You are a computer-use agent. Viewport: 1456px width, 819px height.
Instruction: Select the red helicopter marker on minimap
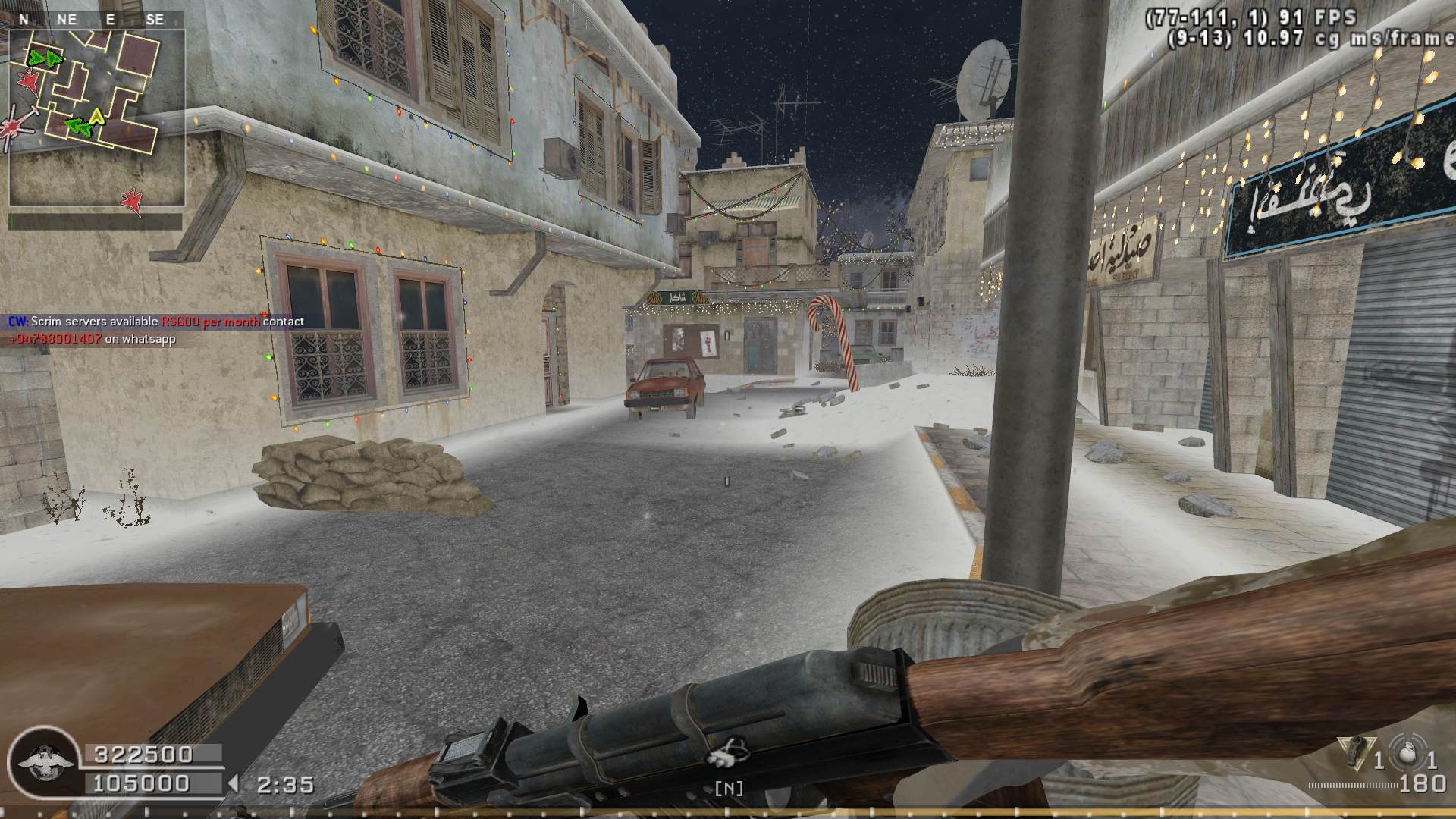click(15, 126)
